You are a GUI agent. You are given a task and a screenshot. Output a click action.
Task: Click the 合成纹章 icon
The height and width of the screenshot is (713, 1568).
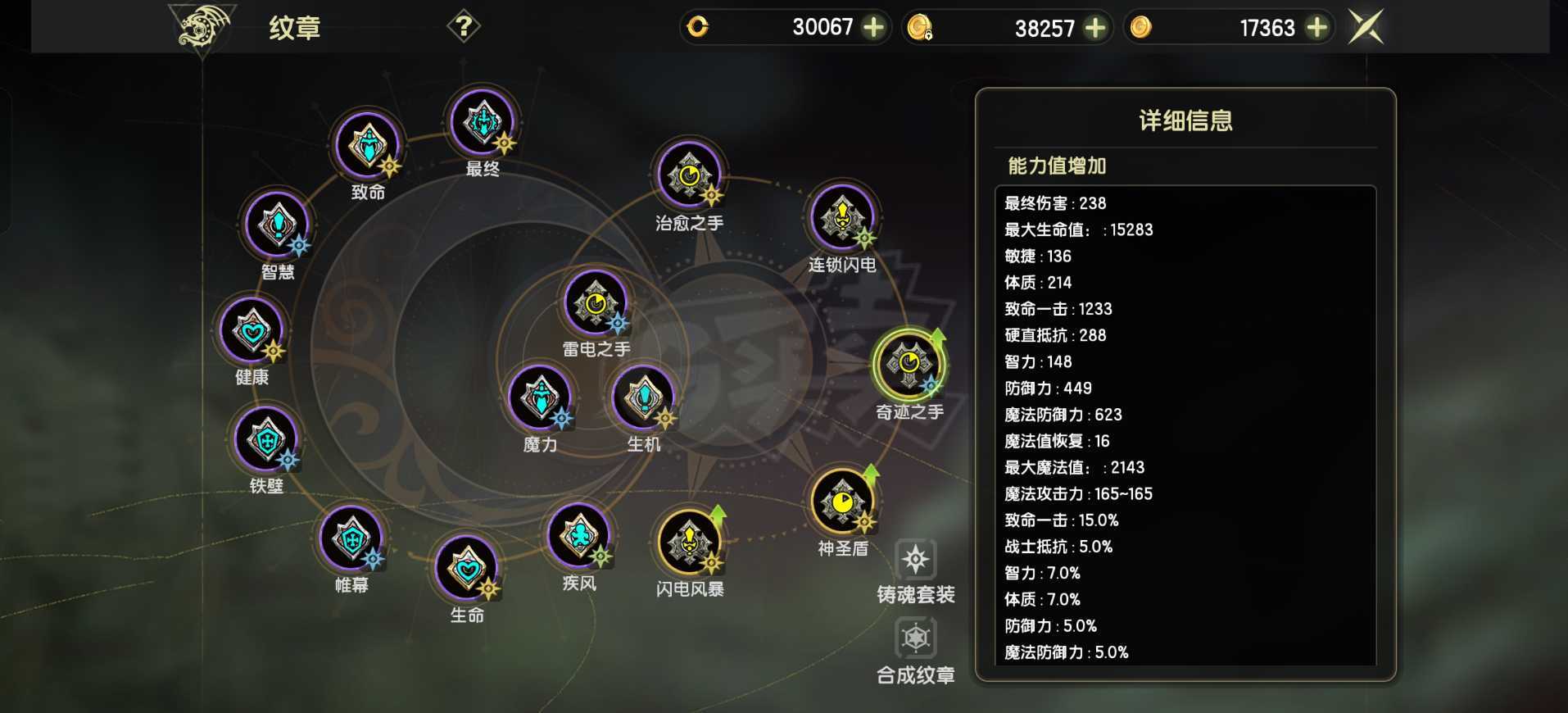[x=915, y=638]
